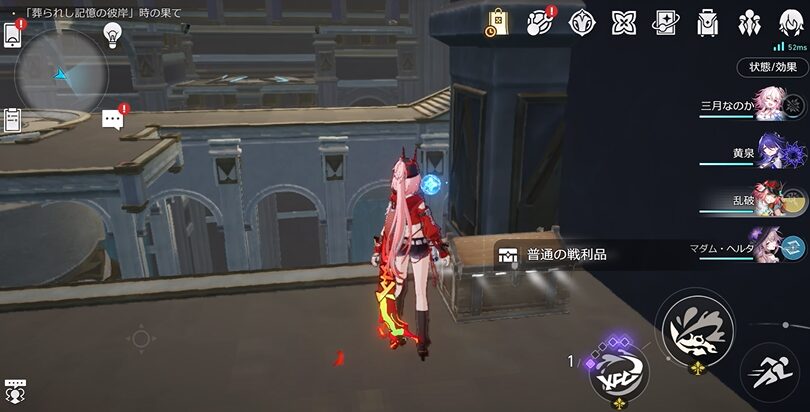Open the four-petal knot icon
810x412 pixels.
coord(624,22)
